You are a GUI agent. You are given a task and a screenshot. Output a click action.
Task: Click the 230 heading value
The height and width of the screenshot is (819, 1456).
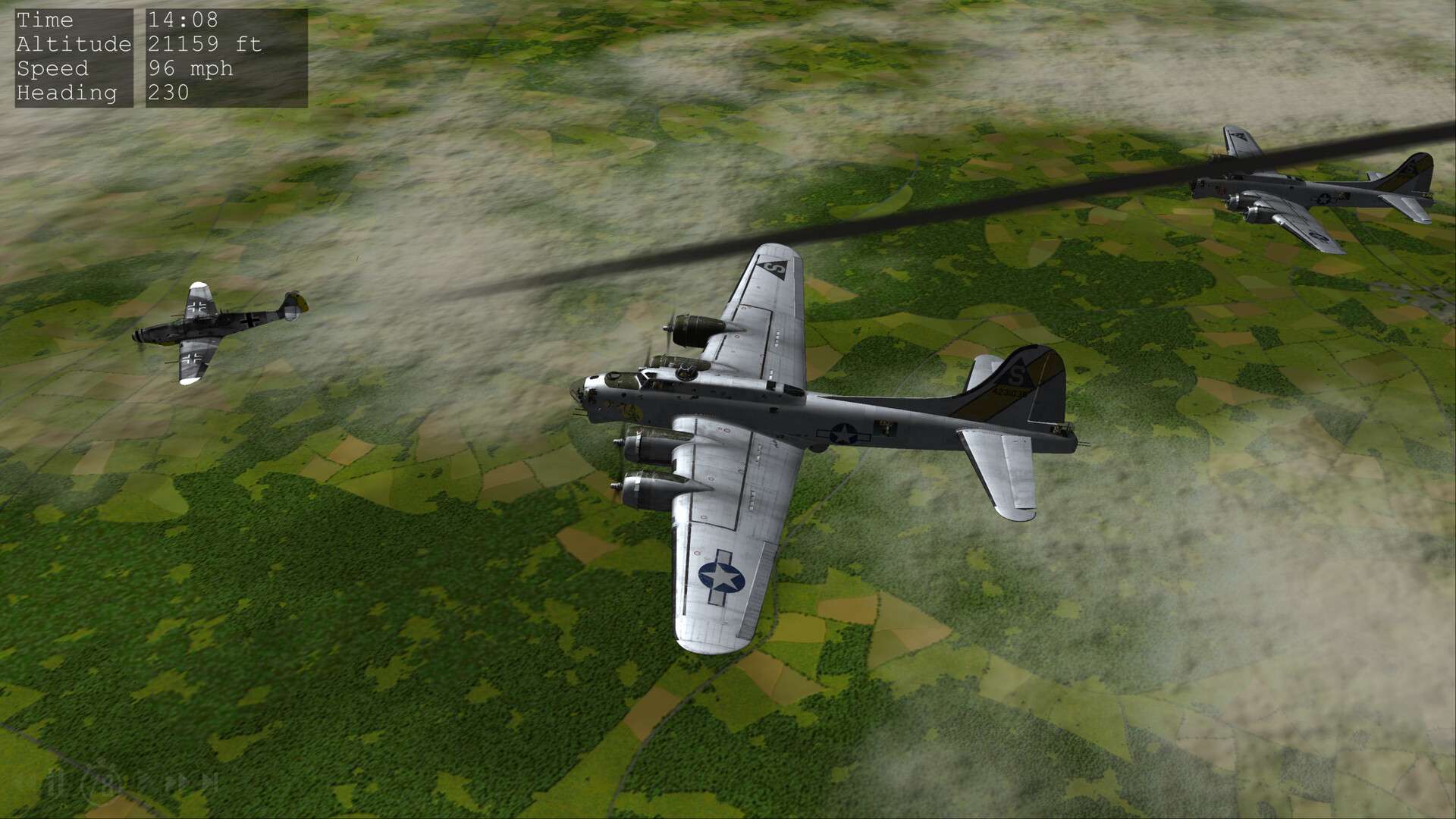(x=168, y=93)
